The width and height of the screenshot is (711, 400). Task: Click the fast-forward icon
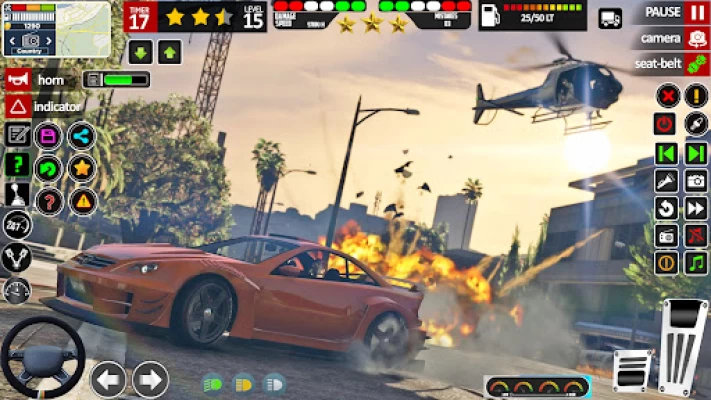(x=696, y=208)
